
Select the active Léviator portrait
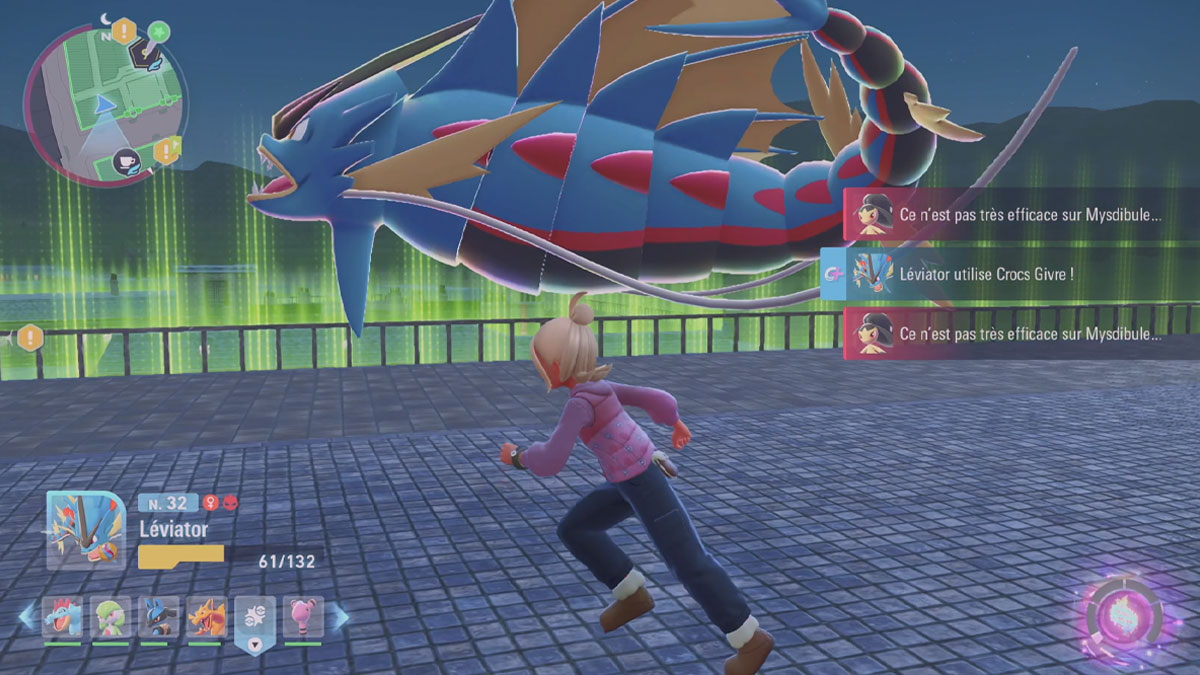(x=86, y=530)
